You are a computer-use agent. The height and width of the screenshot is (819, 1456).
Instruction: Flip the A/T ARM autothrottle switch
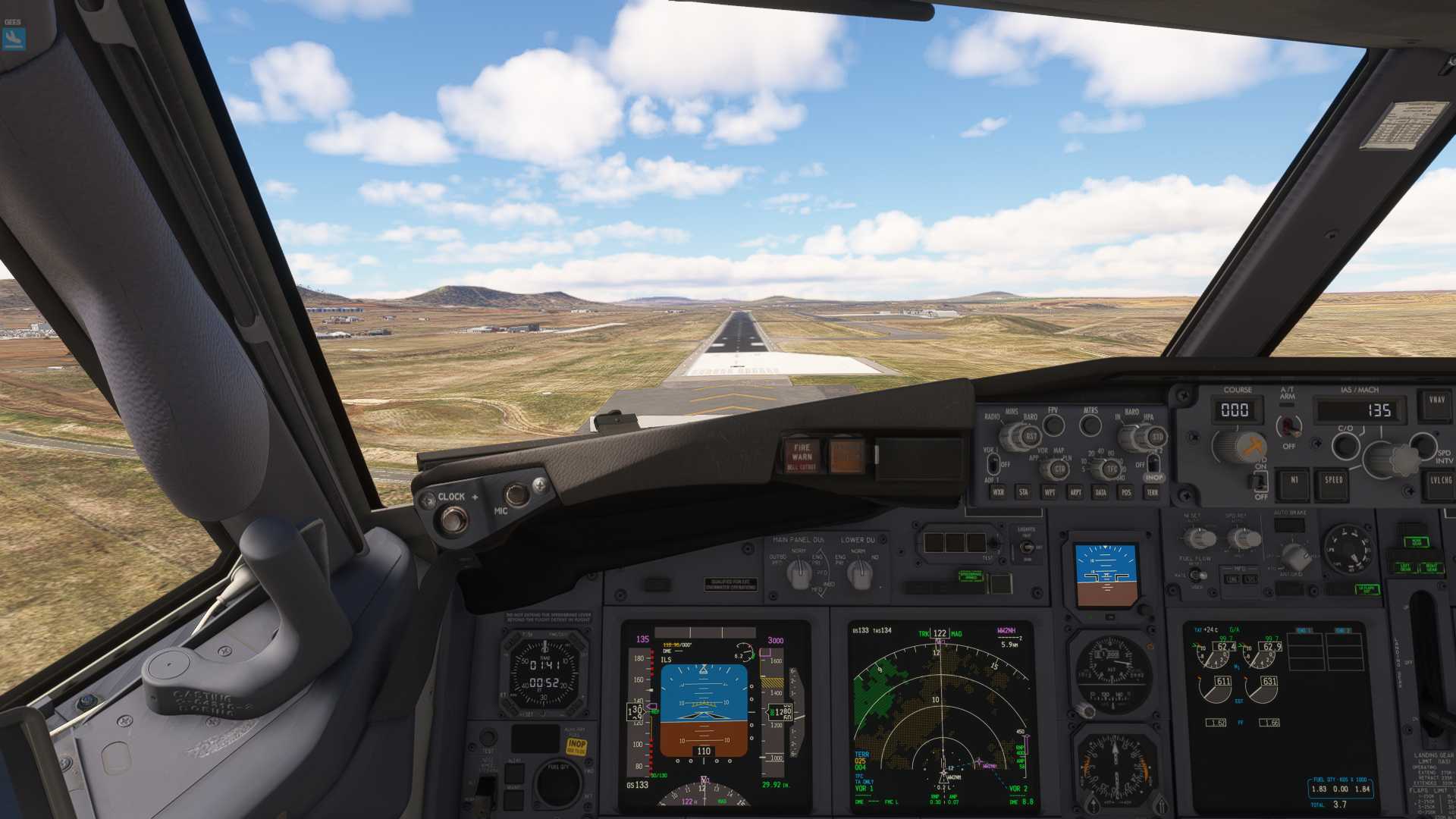(x=1288, y=426)
